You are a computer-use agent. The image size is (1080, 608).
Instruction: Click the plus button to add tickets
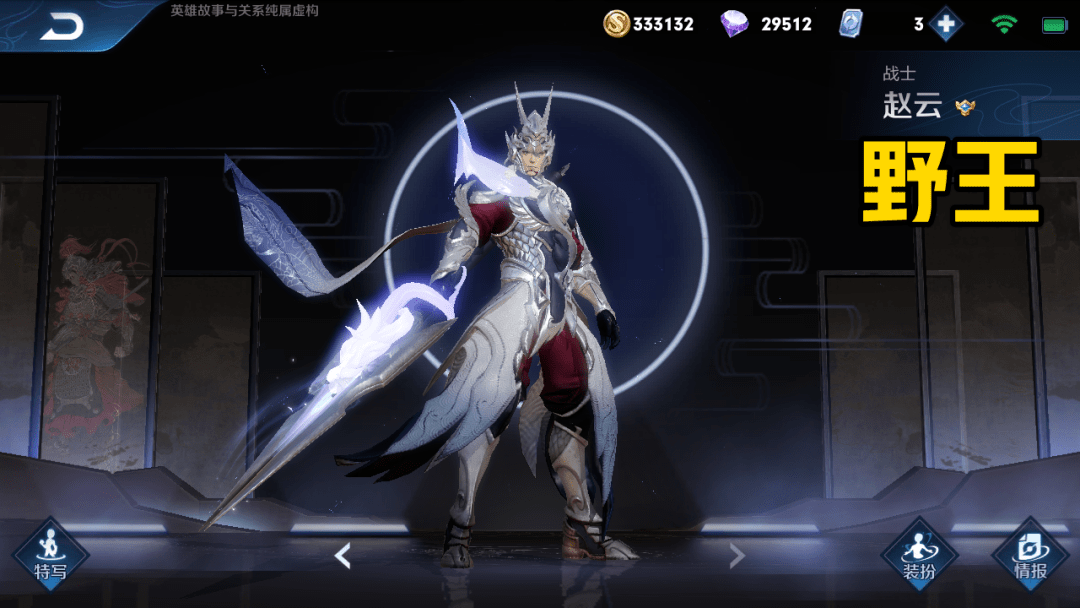pos(945,24)
